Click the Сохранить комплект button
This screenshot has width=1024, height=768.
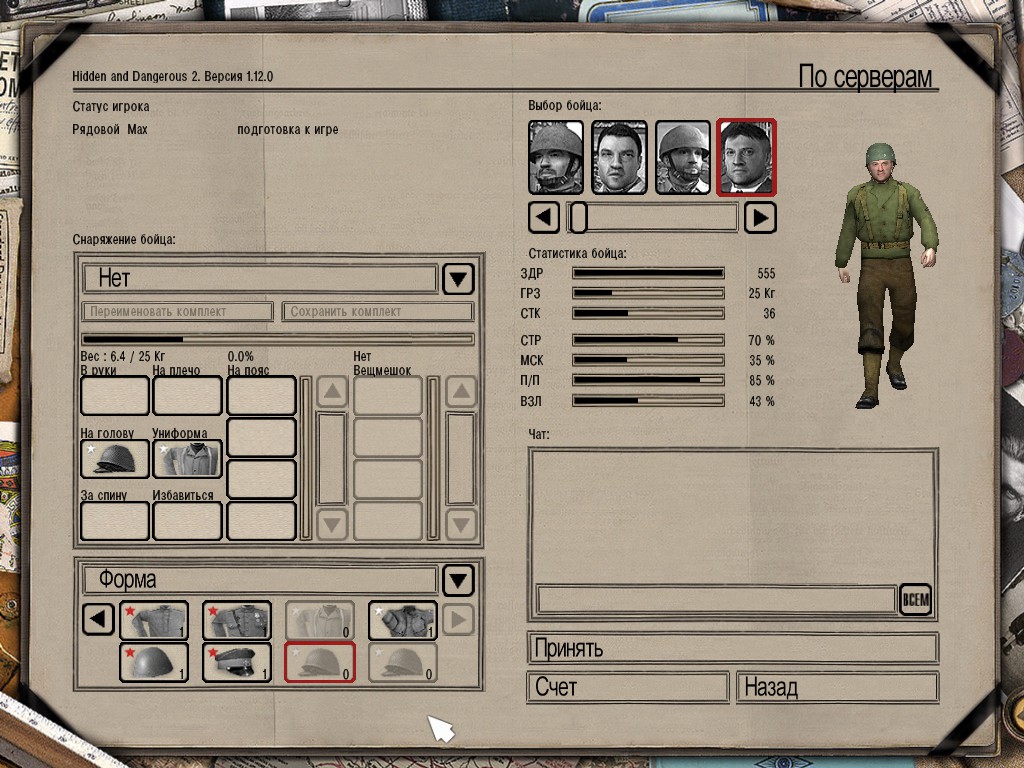click(376, 312)
